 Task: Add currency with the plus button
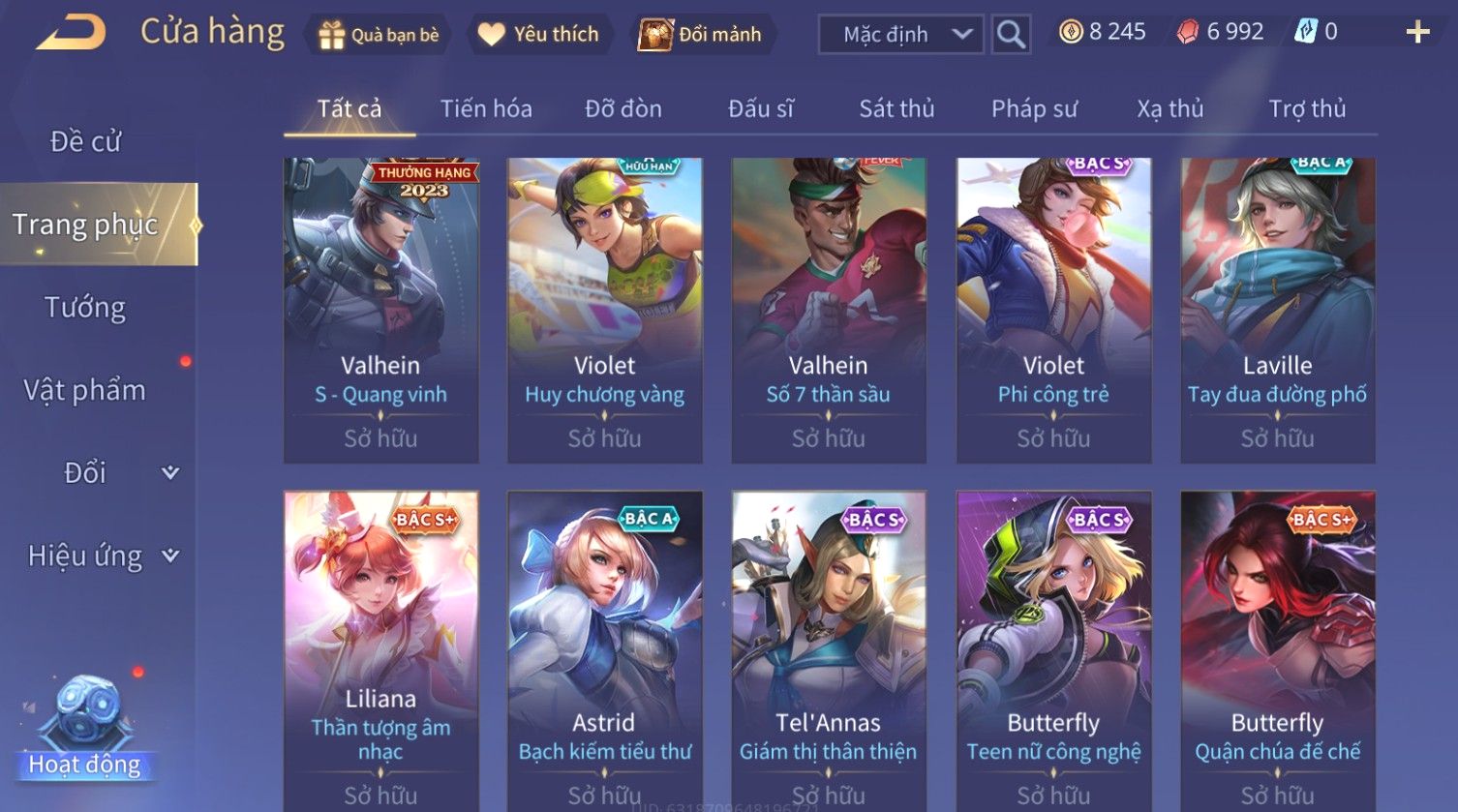point(1417,33)
